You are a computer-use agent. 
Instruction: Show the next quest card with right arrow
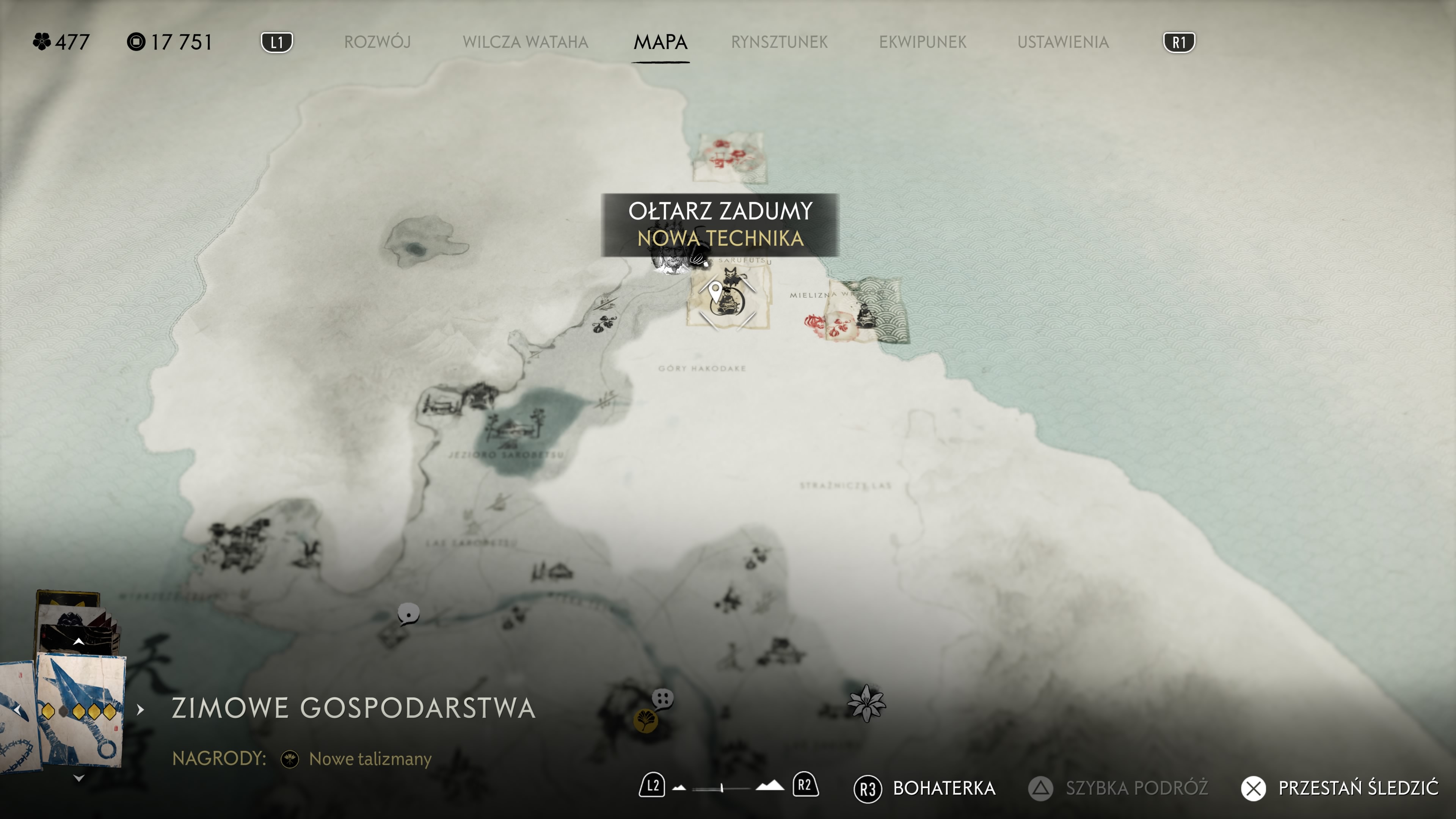coord(140,709)
